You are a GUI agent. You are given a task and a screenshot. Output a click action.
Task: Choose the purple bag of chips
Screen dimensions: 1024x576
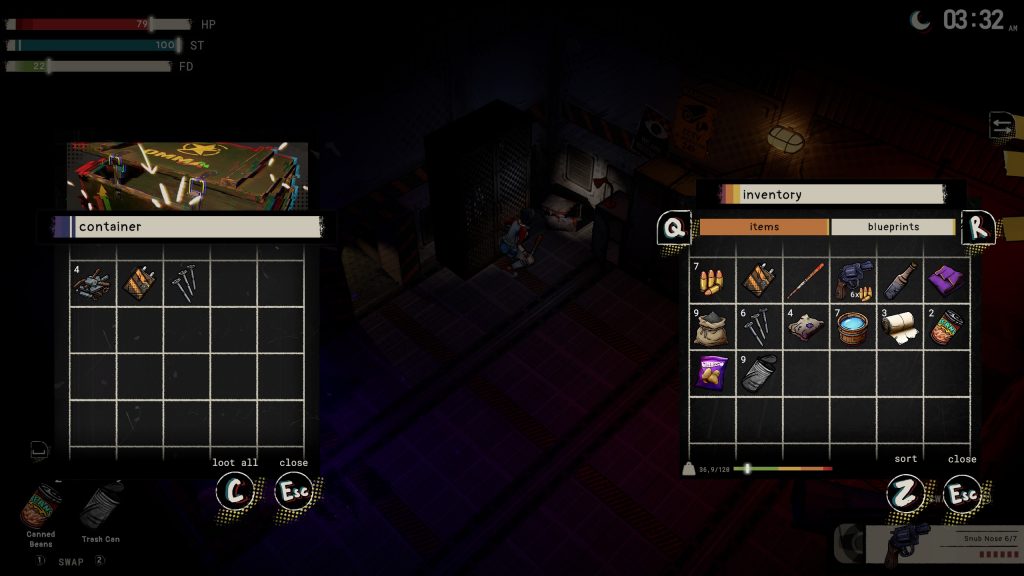(x=712, y=374)
